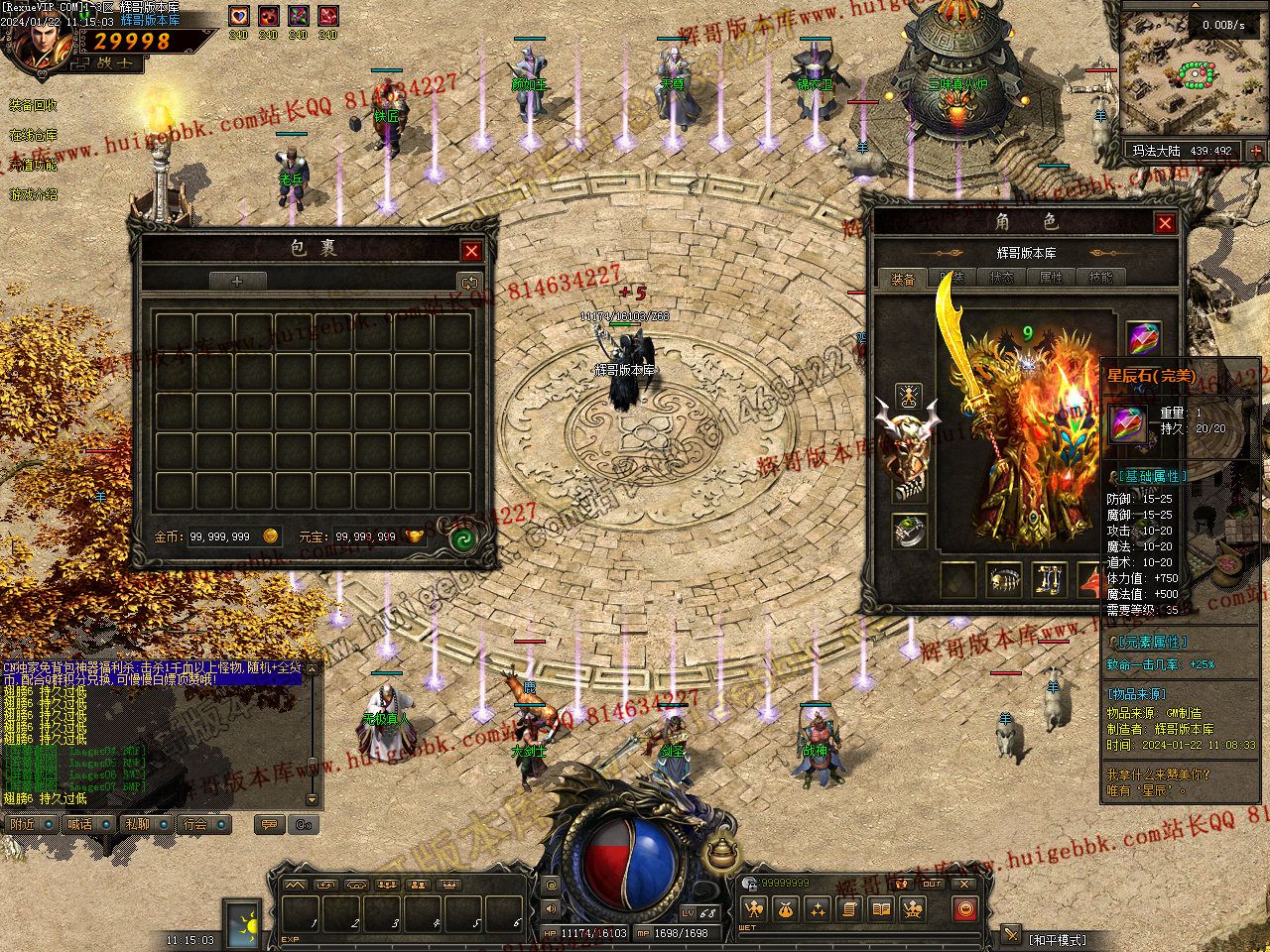Show the 技能 skills tab

point(1100,279)
